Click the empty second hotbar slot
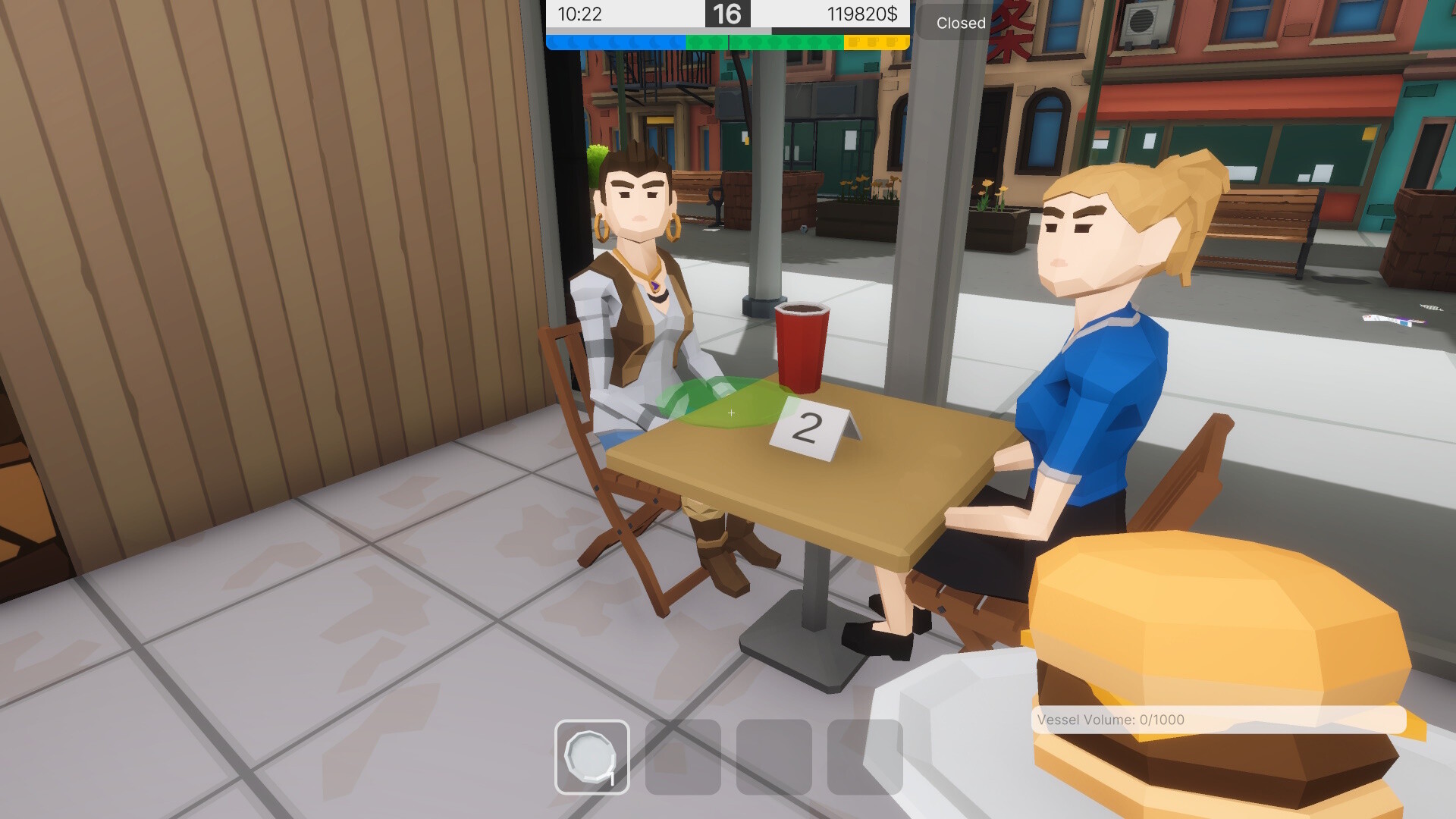 click(x=682, y=755)
